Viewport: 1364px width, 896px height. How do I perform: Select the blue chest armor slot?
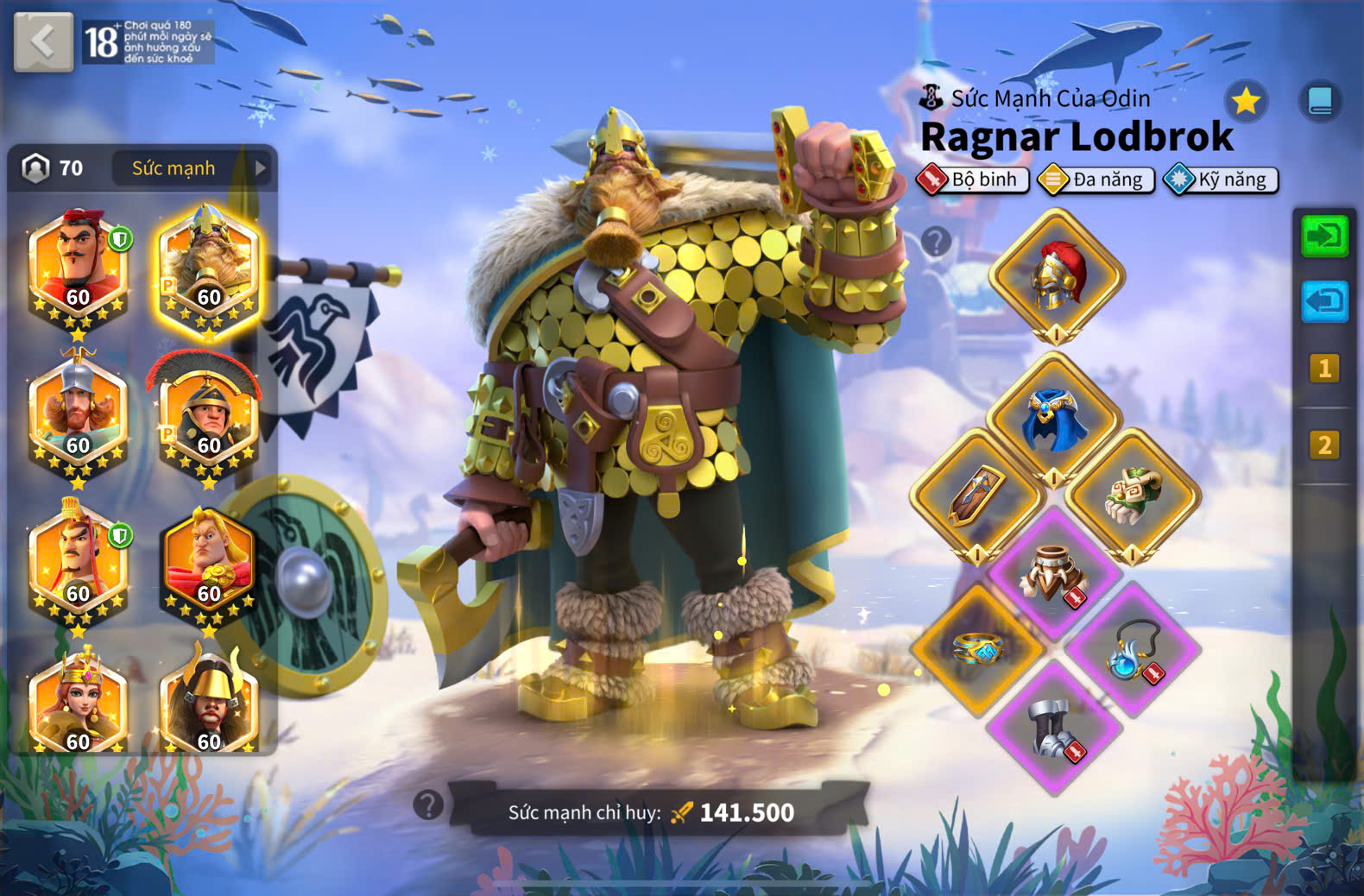[1055, 419]
